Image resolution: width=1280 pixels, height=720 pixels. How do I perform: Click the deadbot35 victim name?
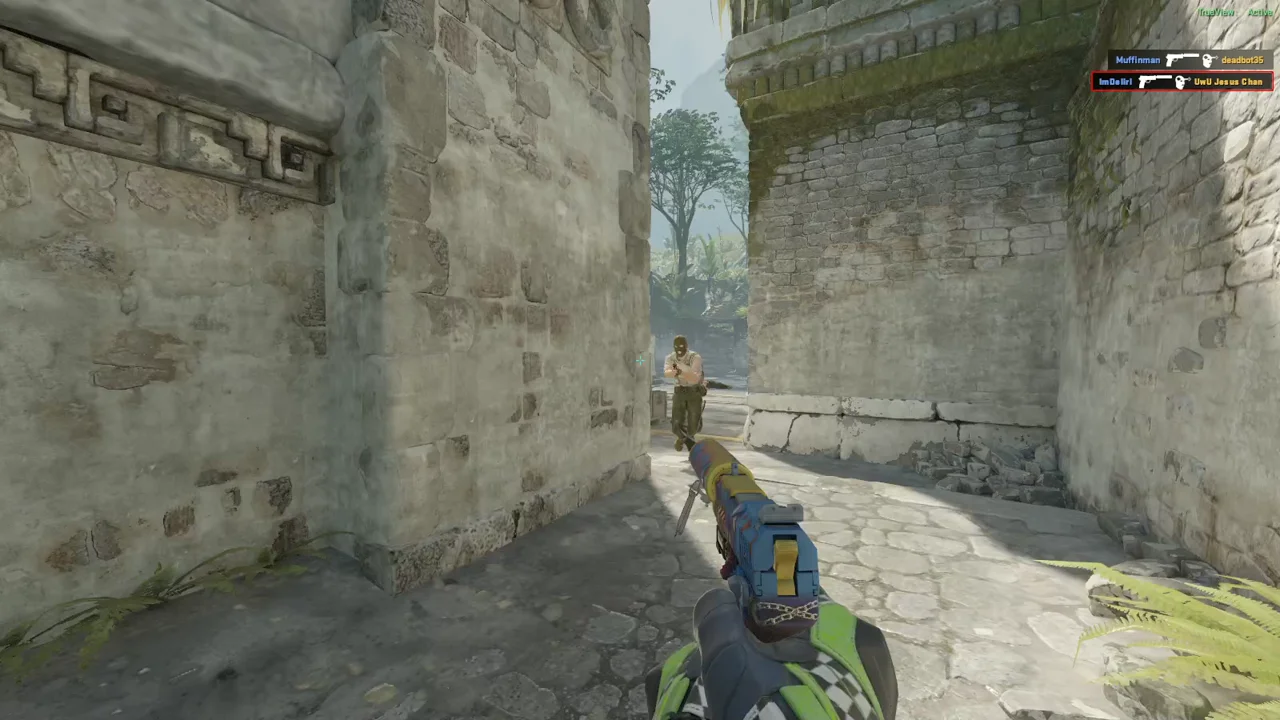coord(1242,60)
